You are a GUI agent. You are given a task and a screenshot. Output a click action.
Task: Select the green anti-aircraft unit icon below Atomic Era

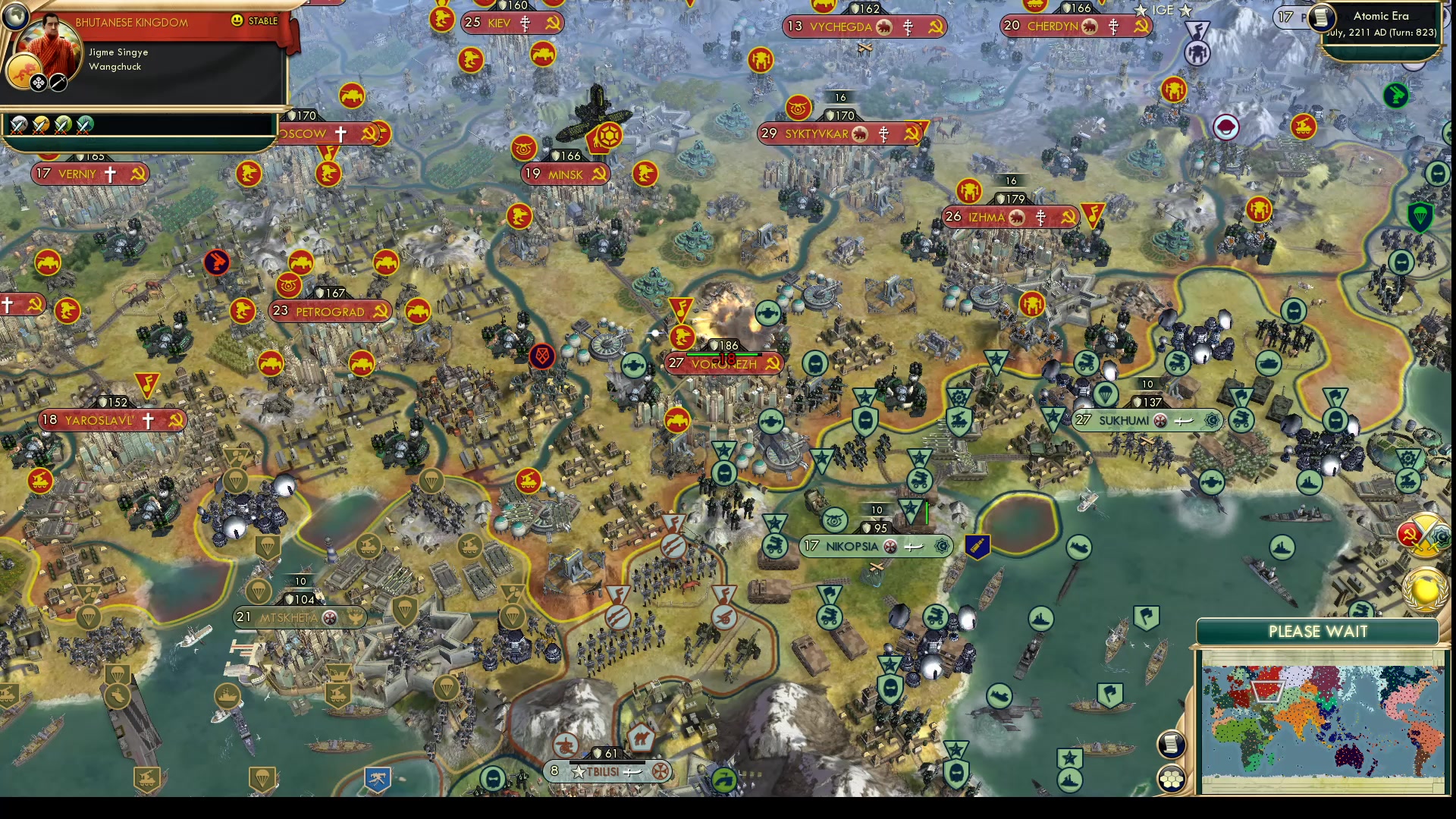pyautogui.click(x=1397, y=96)
